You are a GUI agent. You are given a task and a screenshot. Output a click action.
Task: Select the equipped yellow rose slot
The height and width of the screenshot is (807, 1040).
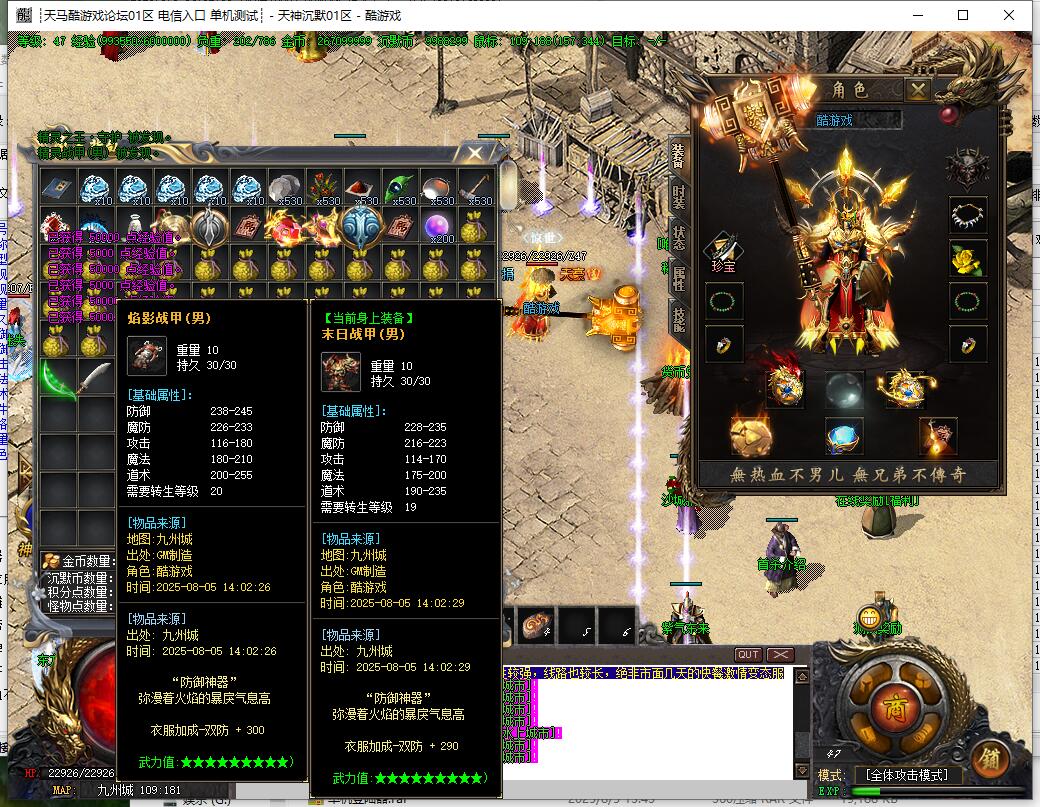coord(967,258)
